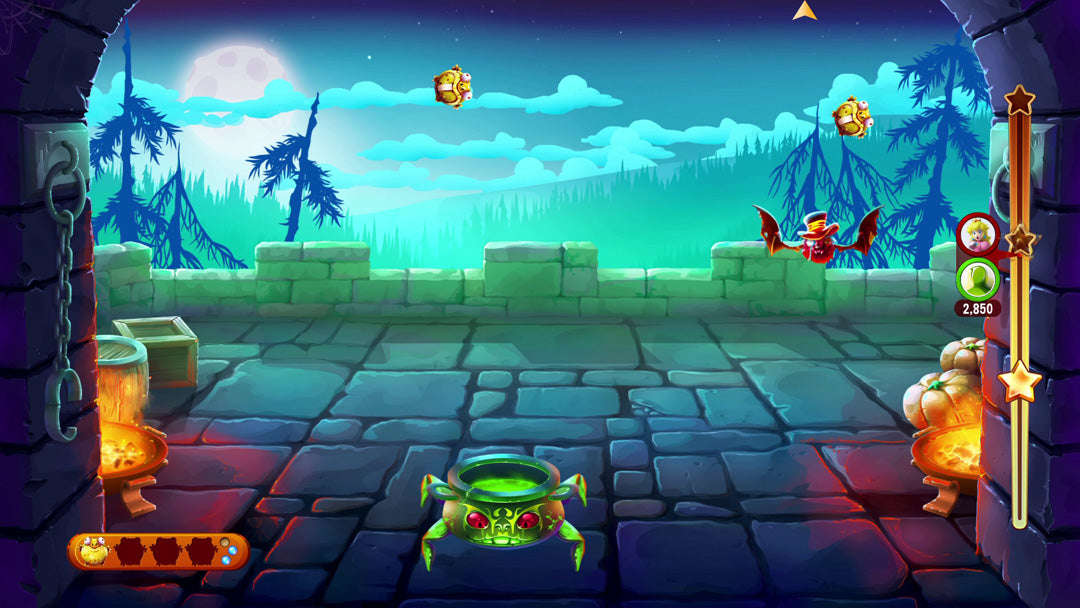Click the green silhouette player portrait
The height and width of the screenshot is (608, 1080).
[x=976, y=279]
